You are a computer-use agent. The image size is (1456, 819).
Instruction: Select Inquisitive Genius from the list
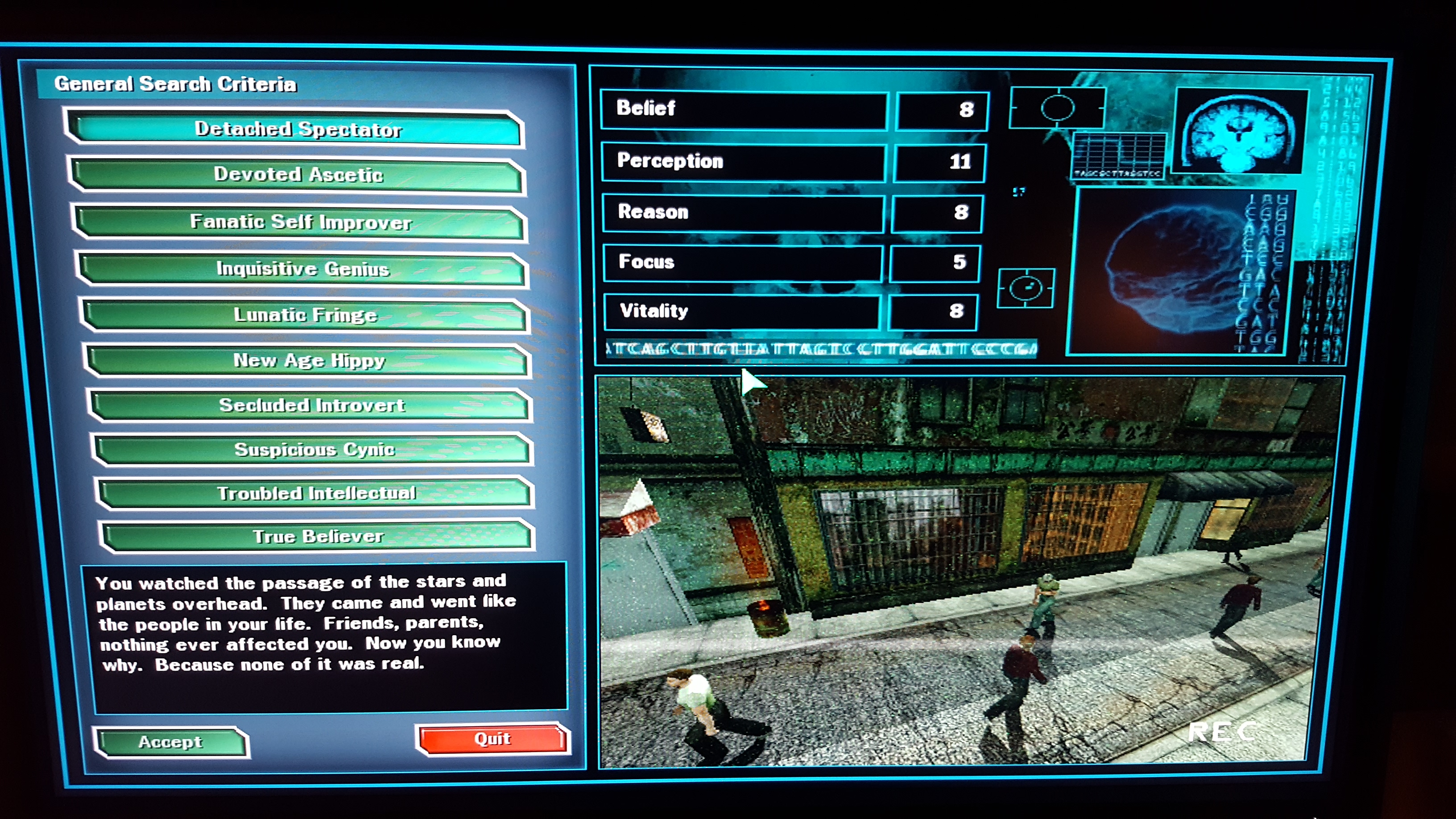point(302,269)
